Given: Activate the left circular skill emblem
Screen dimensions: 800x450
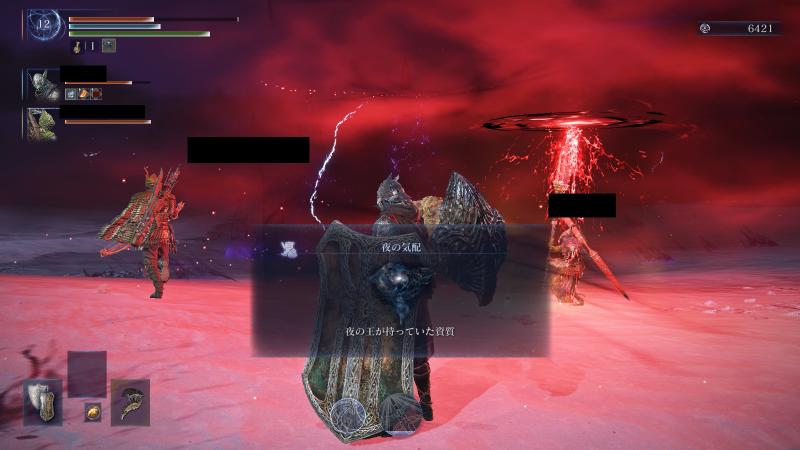Looking at the screenshot, I should pyautogui.click(x=350, y=415).
